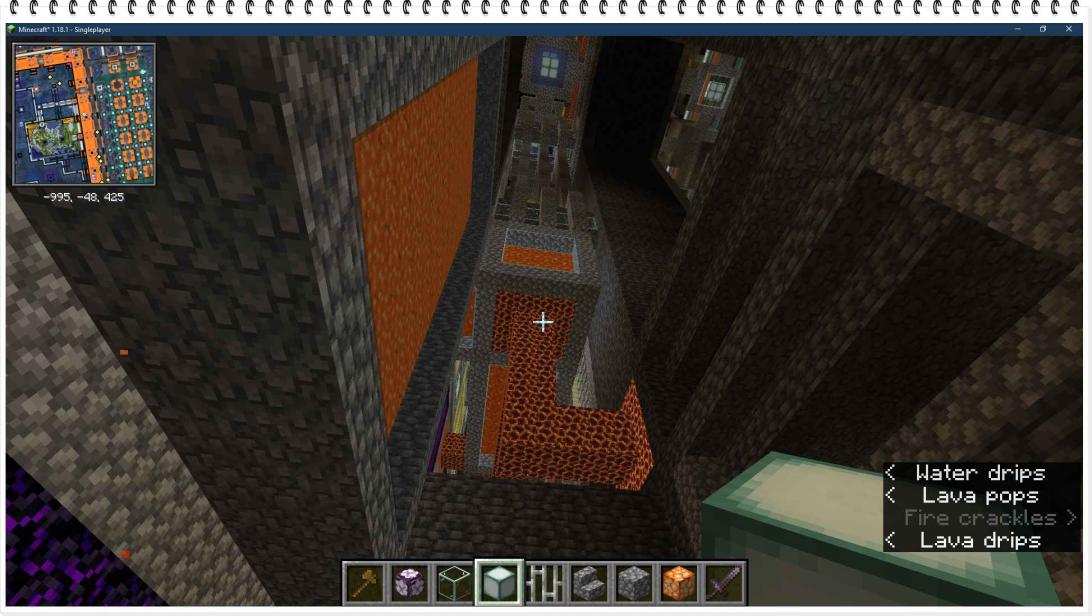This screenshot has width=1092, height=616.
Task: Pick the highlighted white block slot
Action: [x=499, y=582]
